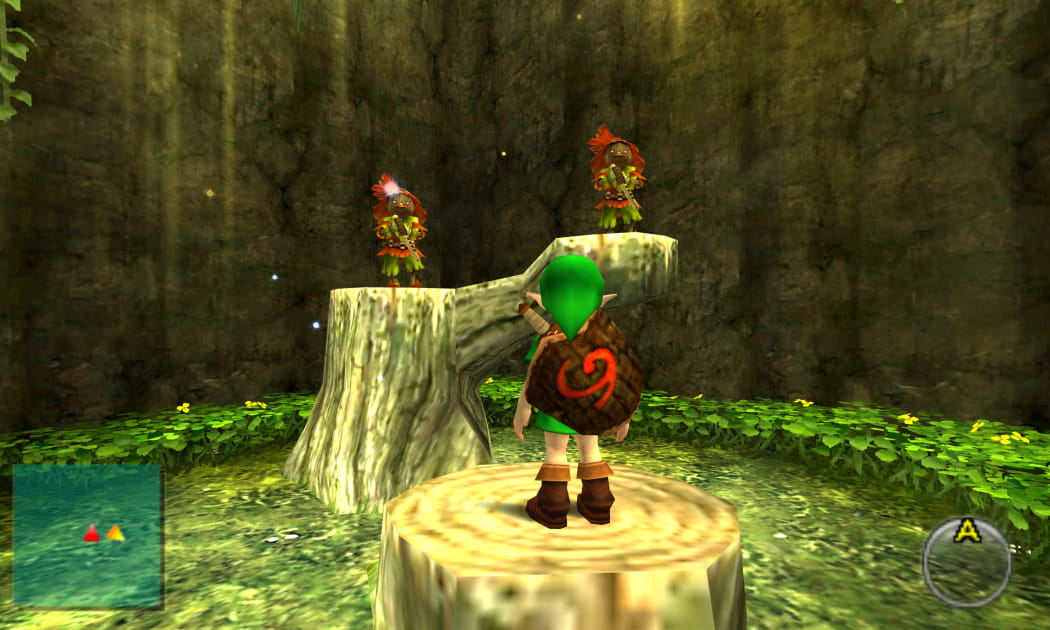The height and width of the screenshot is (630, 1050).
Task: Click the yellow player arrow on the minimap
Action: [115, 533]
